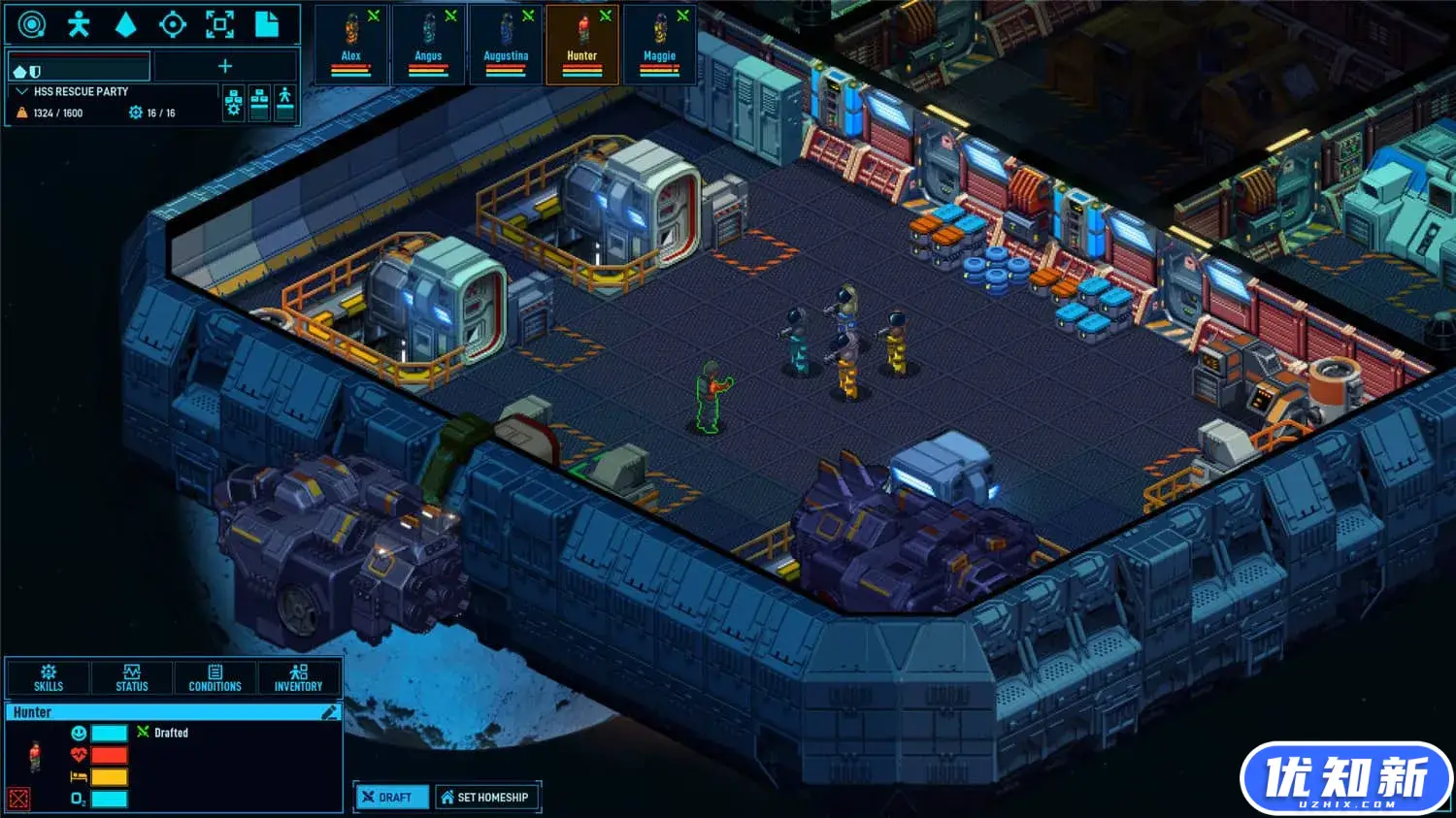Screen dimensions: 1456x818
Task: Select Angus's crew portrait
Action: click(428, 44)
